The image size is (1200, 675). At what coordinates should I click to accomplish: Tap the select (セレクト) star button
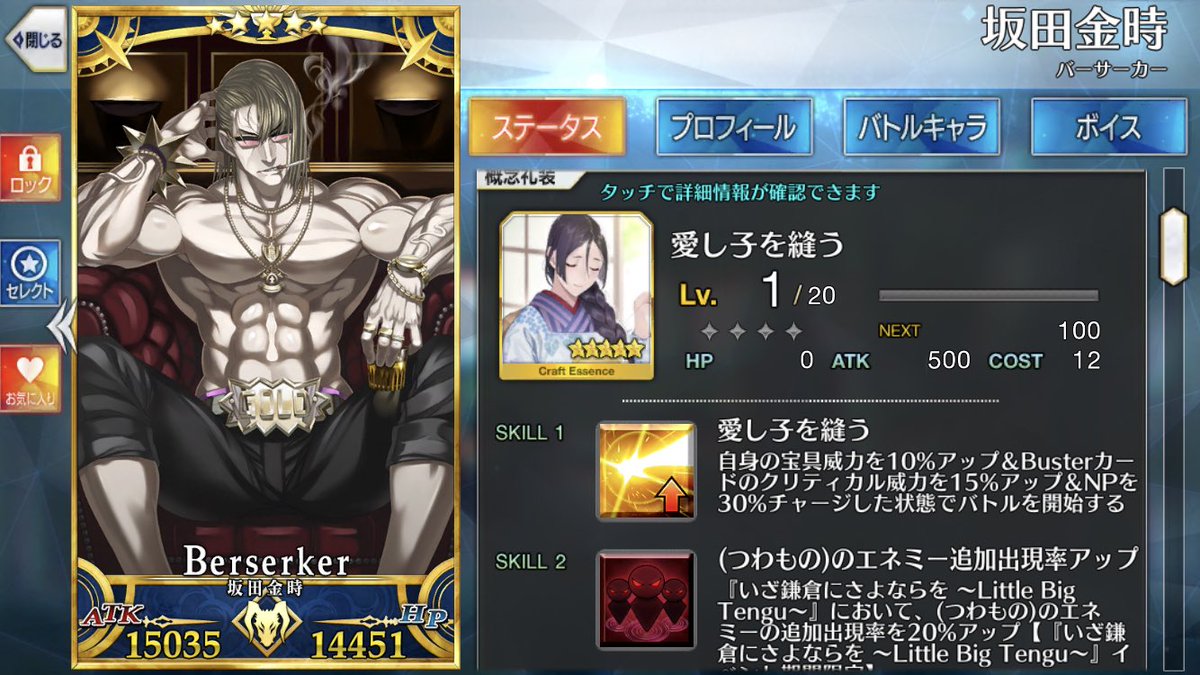pyautogui.click(x=30, y=272)
